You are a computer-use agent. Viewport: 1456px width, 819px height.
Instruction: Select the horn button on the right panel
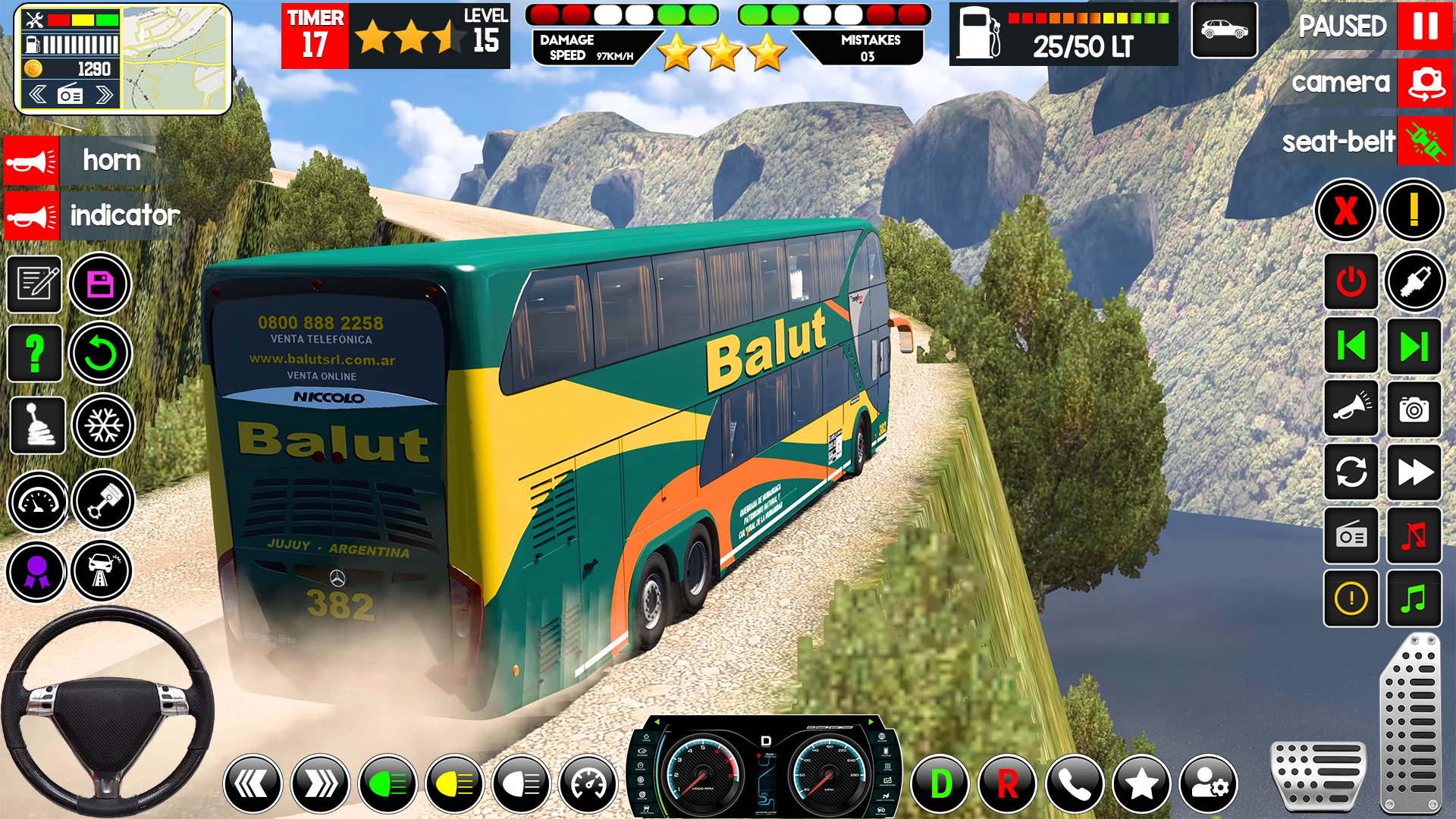coord(1351,409)
